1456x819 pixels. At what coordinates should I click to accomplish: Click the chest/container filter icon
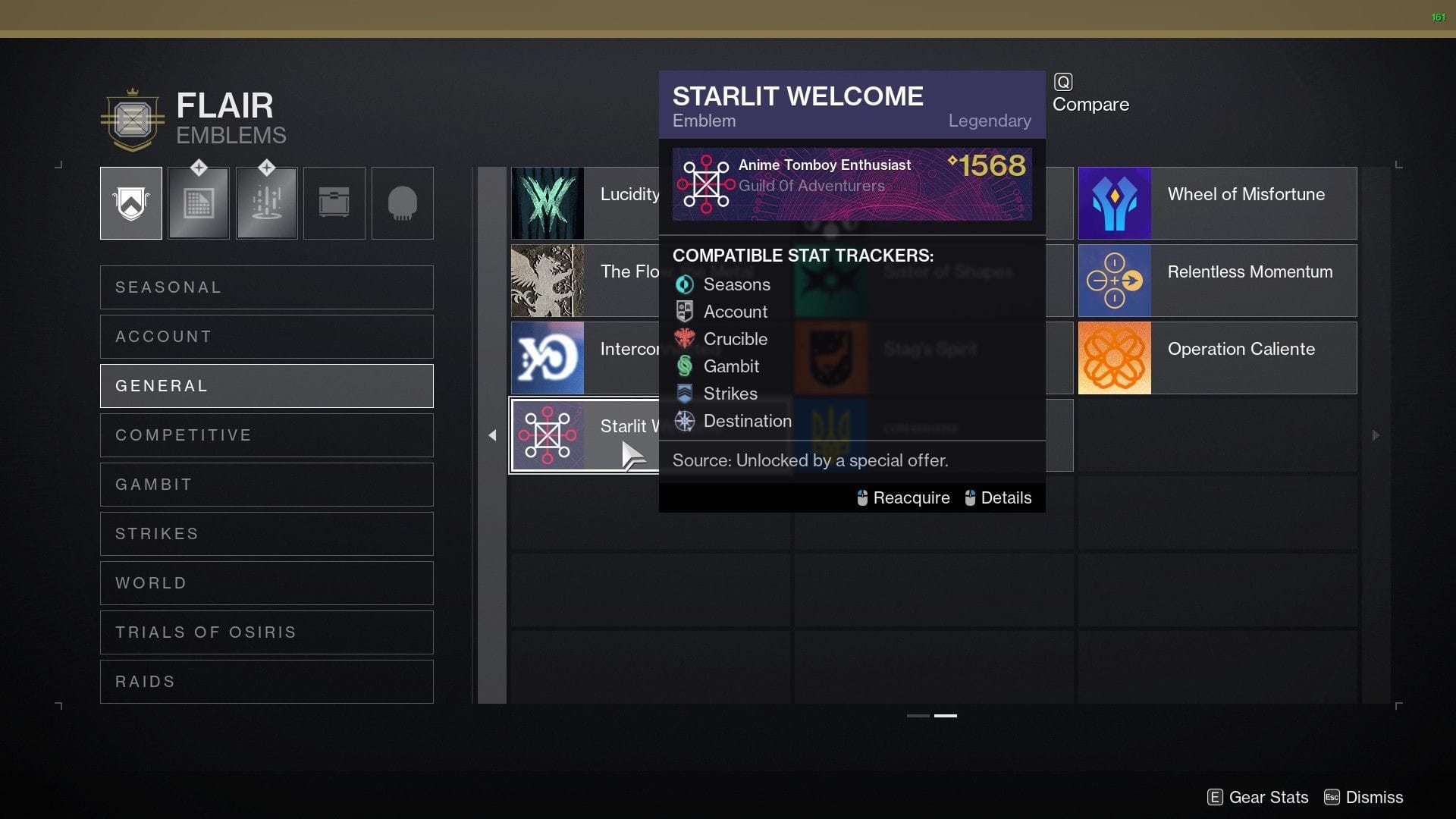click(334, 202)
